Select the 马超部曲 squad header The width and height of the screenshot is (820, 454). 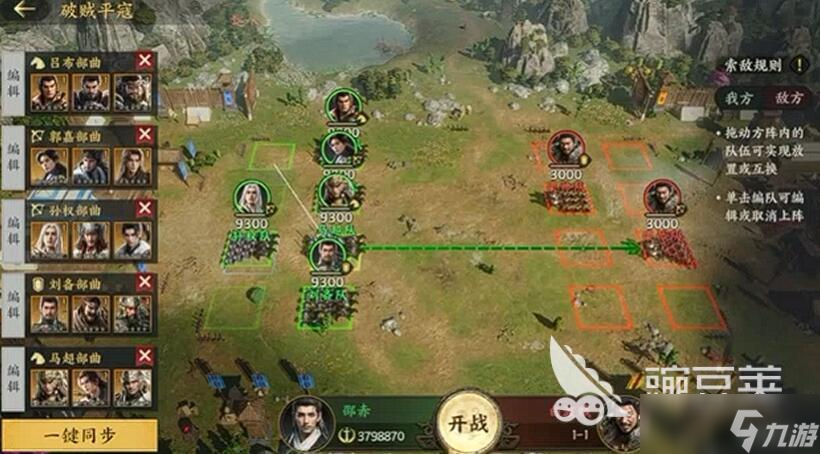[82, 356]
